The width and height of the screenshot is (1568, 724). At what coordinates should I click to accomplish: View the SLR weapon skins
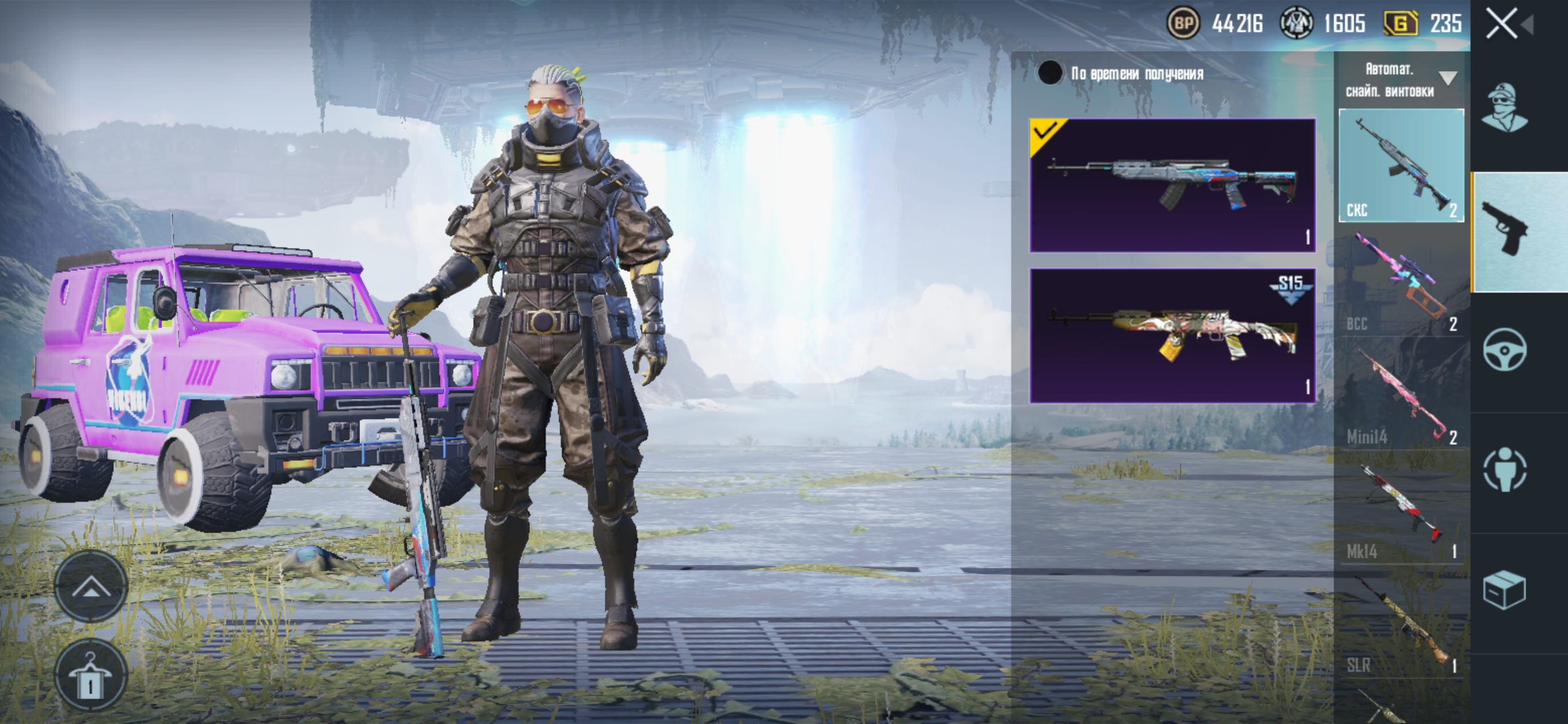click(x=1400, y=623)
